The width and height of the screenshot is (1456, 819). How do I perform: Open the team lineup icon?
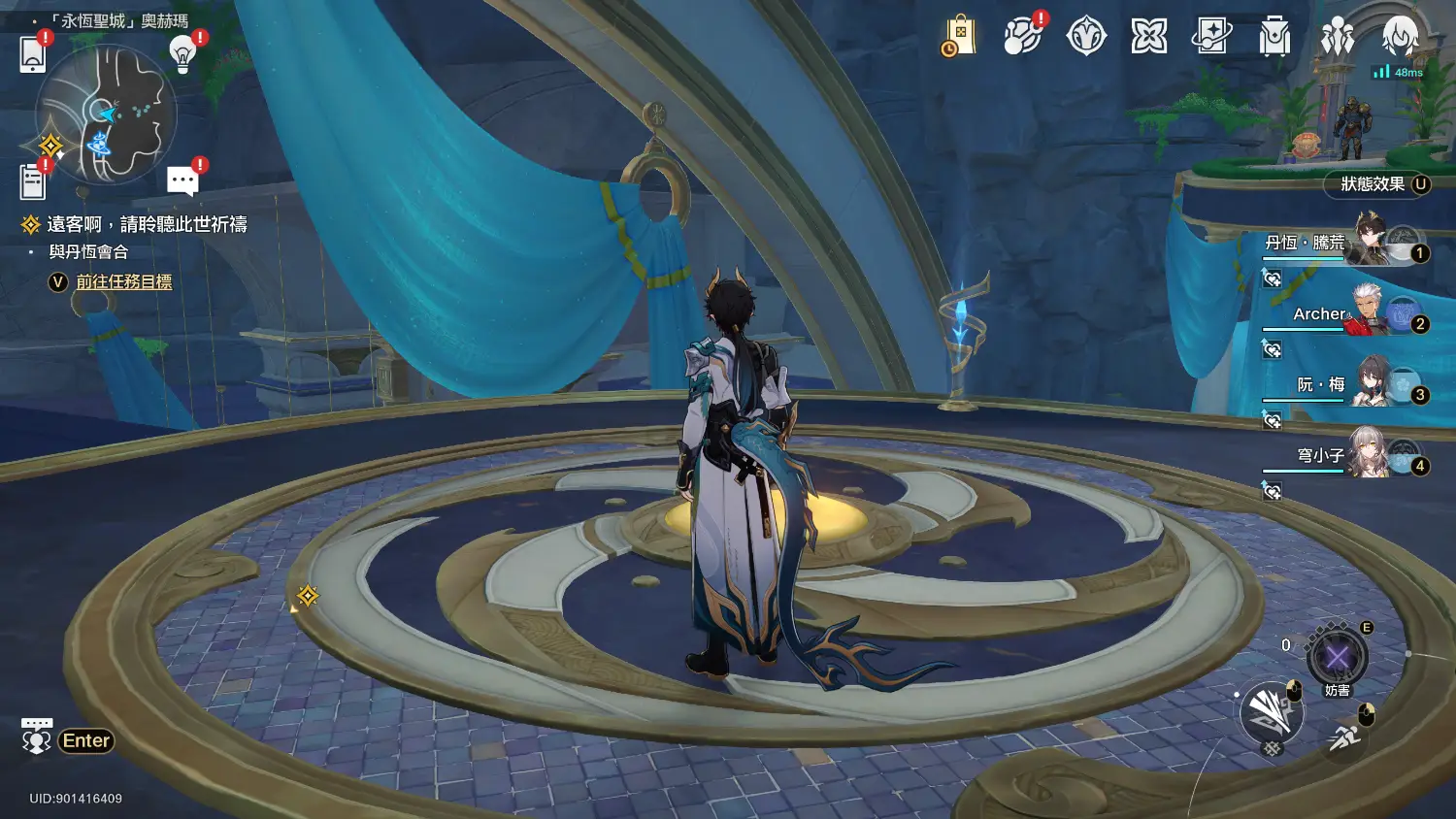(x=1338, y=37)
